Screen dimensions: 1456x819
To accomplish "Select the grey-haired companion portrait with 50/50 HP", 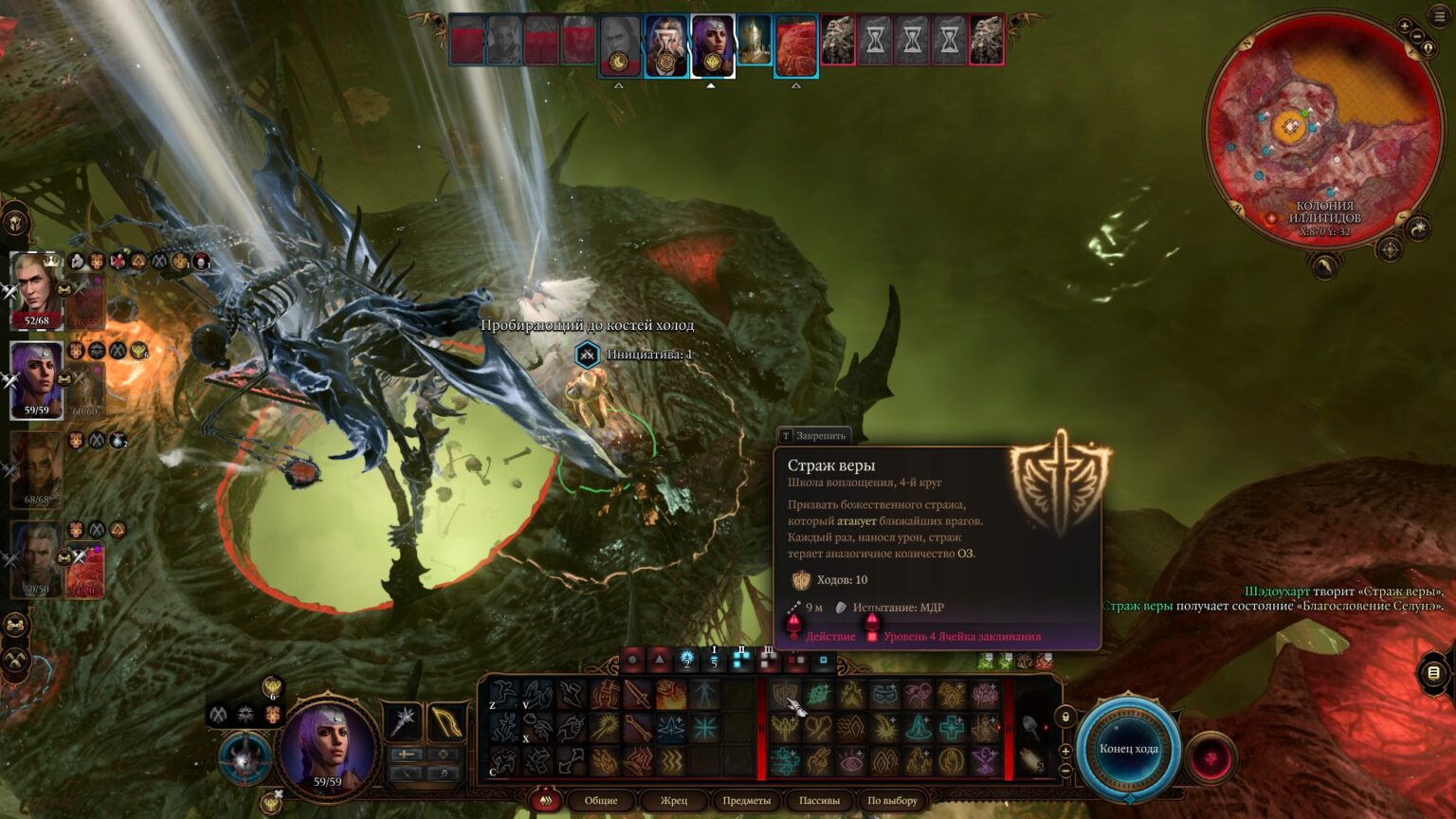I will pos(36,559).
